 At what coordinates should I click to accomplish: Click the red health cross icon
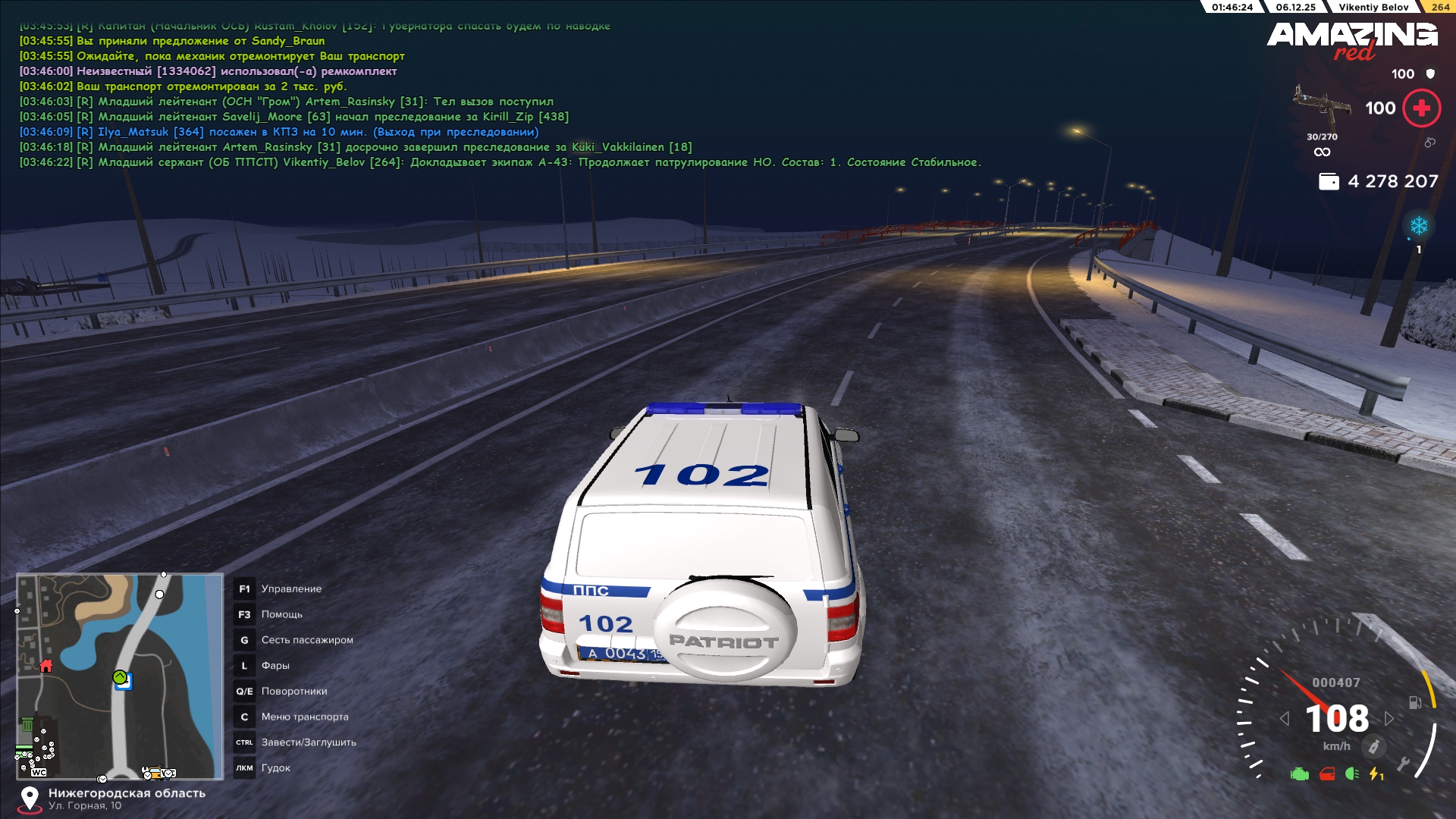click(x=1422, y=108)
